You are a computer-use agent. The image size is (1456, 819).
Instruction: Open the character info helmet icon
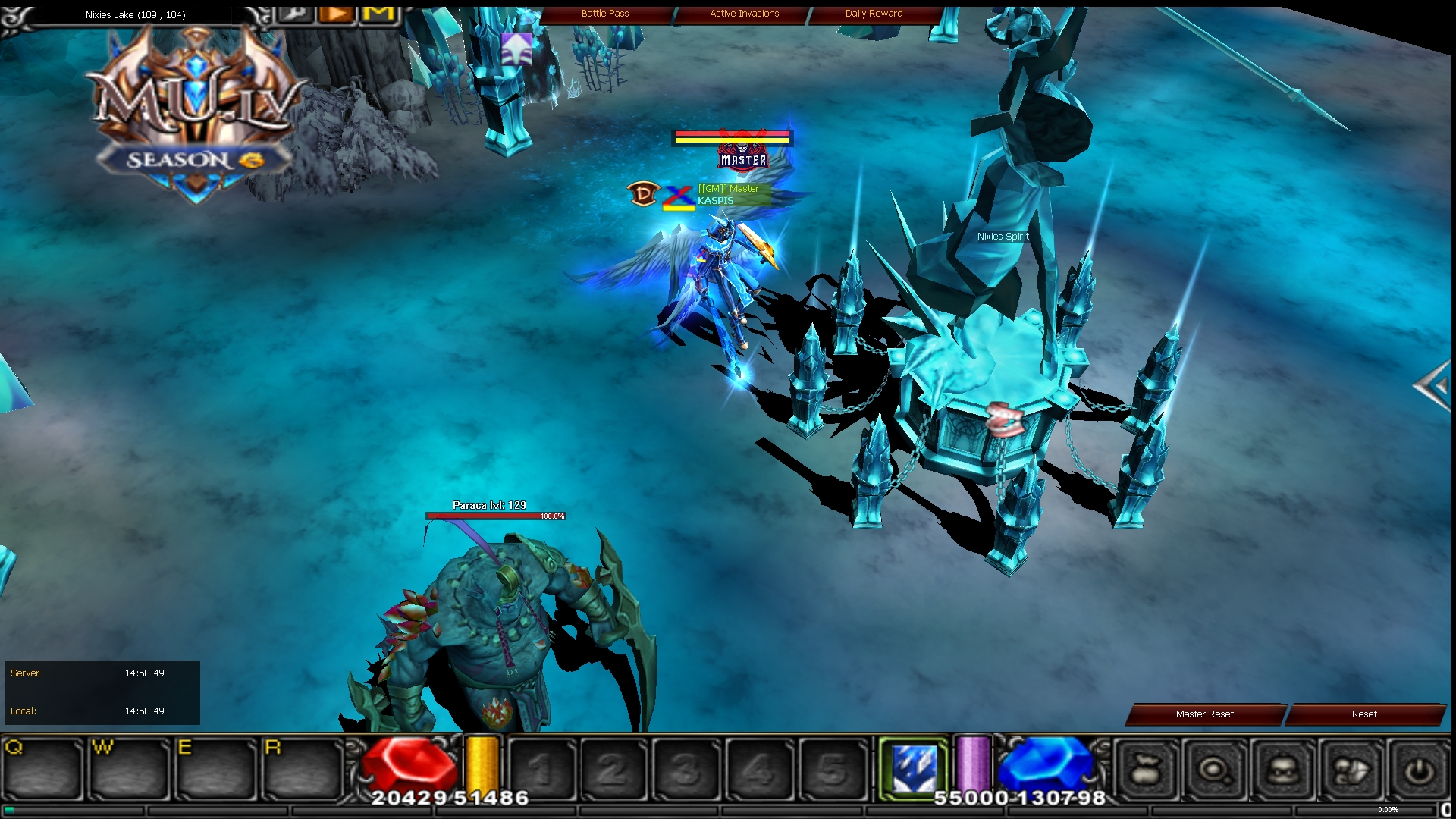point(1282,768)
